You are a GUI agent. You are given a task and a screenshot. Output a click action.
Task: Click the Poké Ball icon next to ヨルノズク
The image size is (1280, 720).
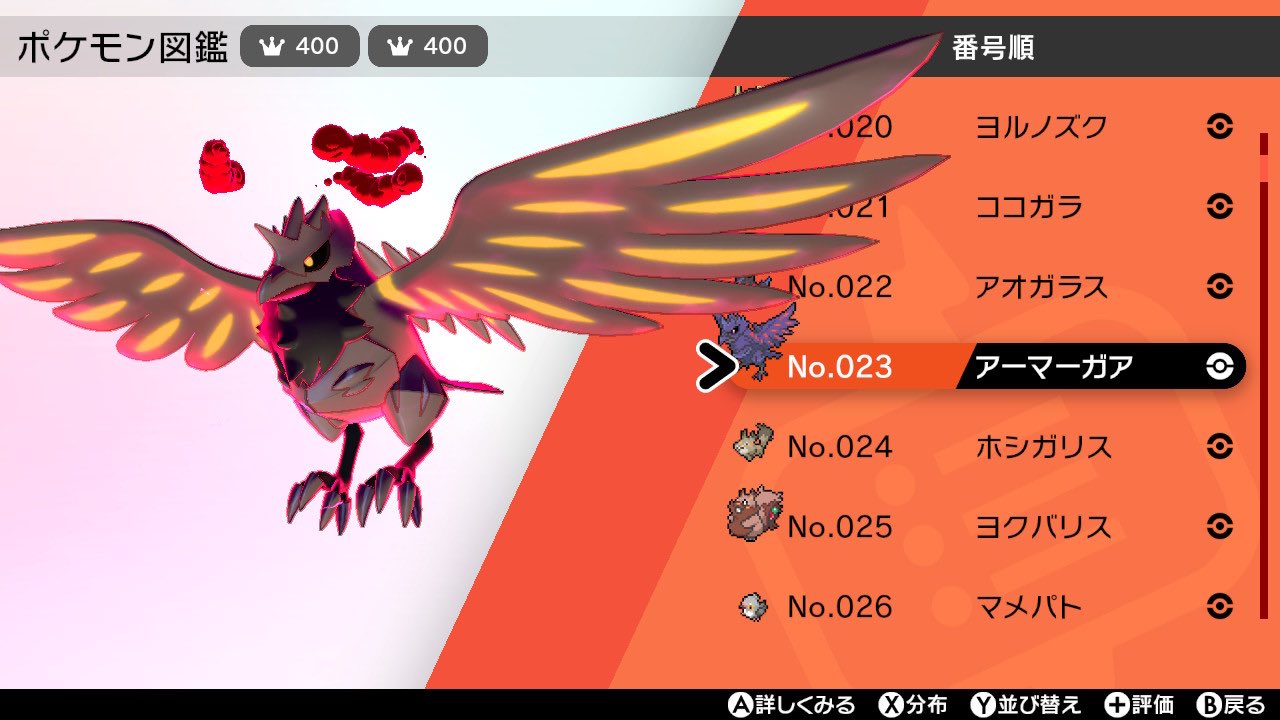1222,127
